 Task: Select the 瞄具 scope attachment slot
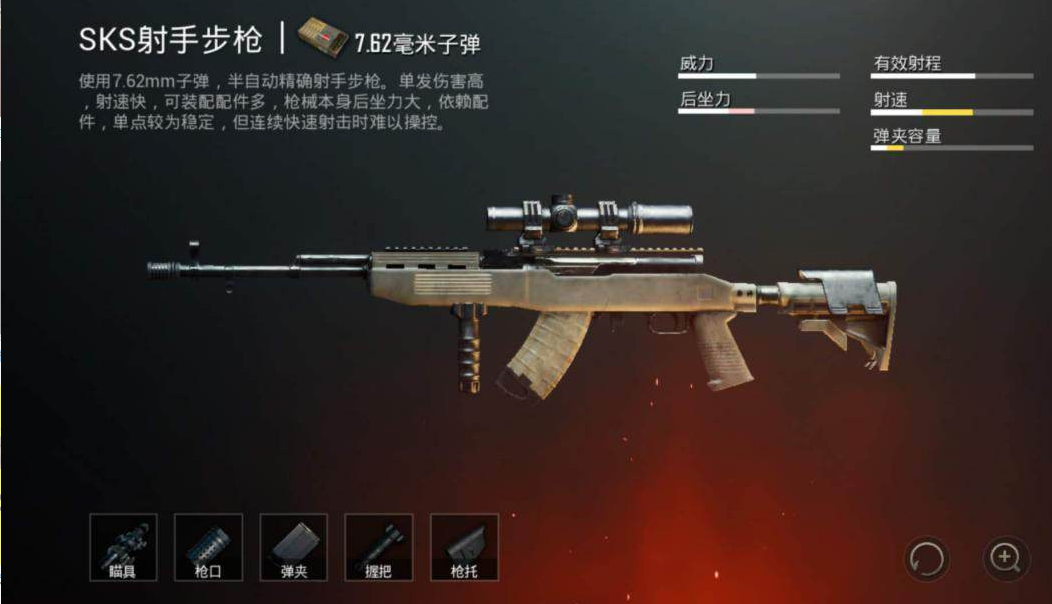point(123,547)
